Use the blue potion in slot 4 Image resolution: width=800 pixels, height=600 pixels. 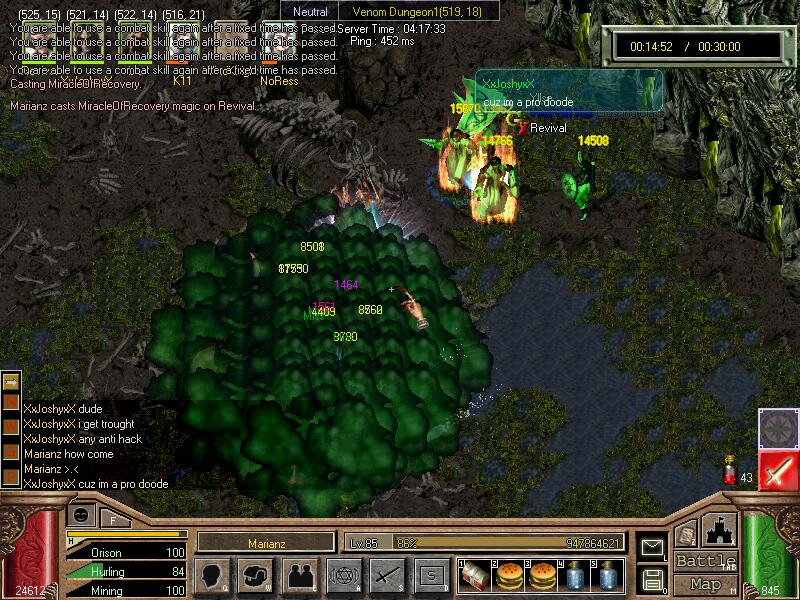pyautogui.click(x=574, y=576)
